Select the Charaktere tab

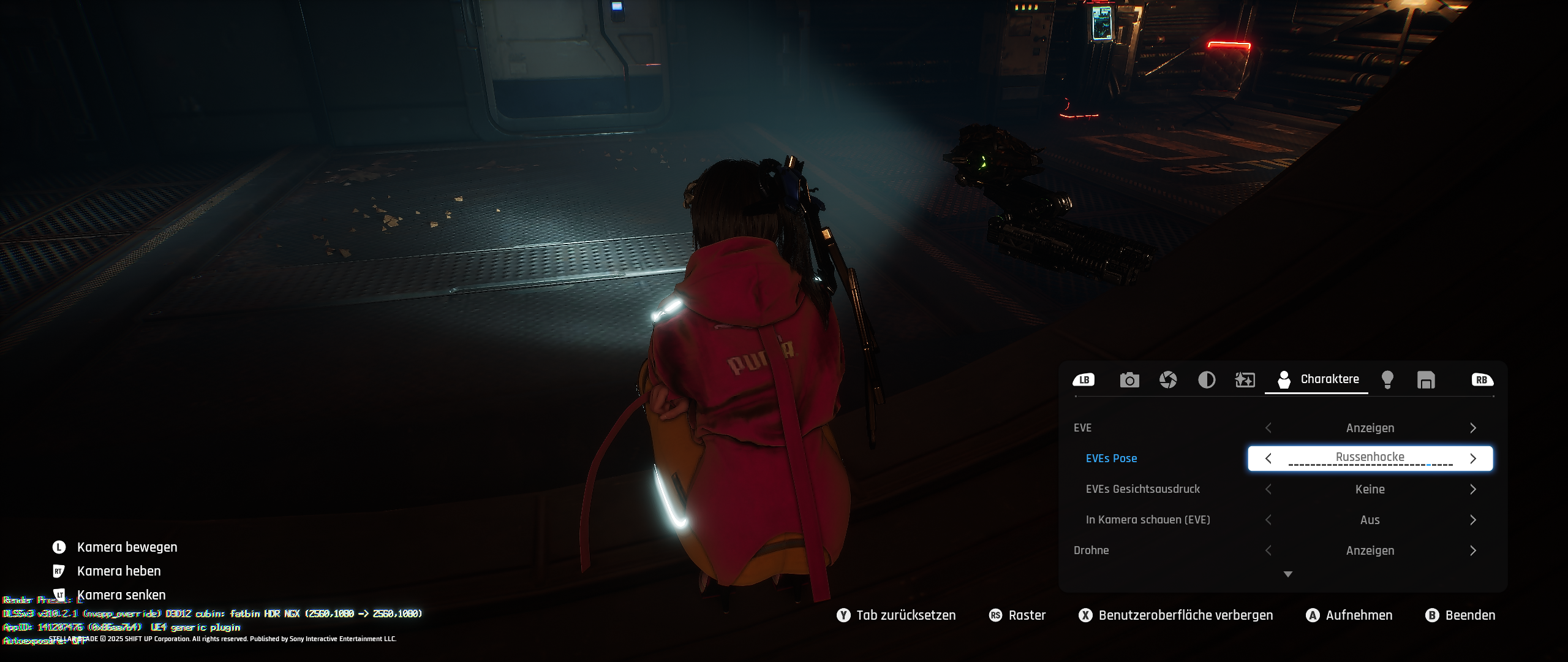pyautogui.click(x=1317, y=379)
